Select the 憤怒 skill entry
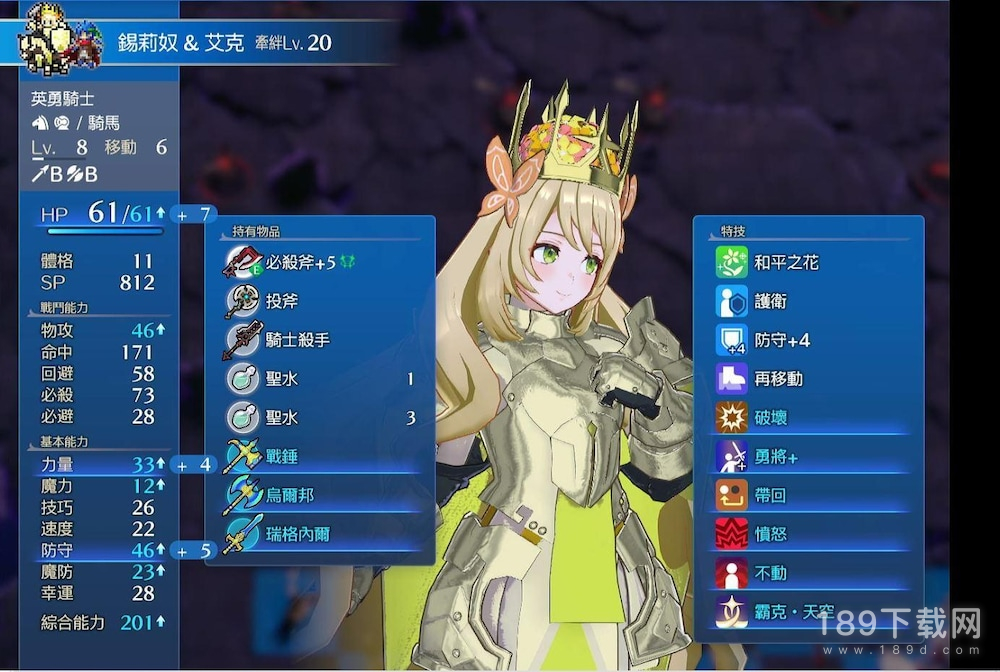1000x672 pixels. tap(770, 534)
